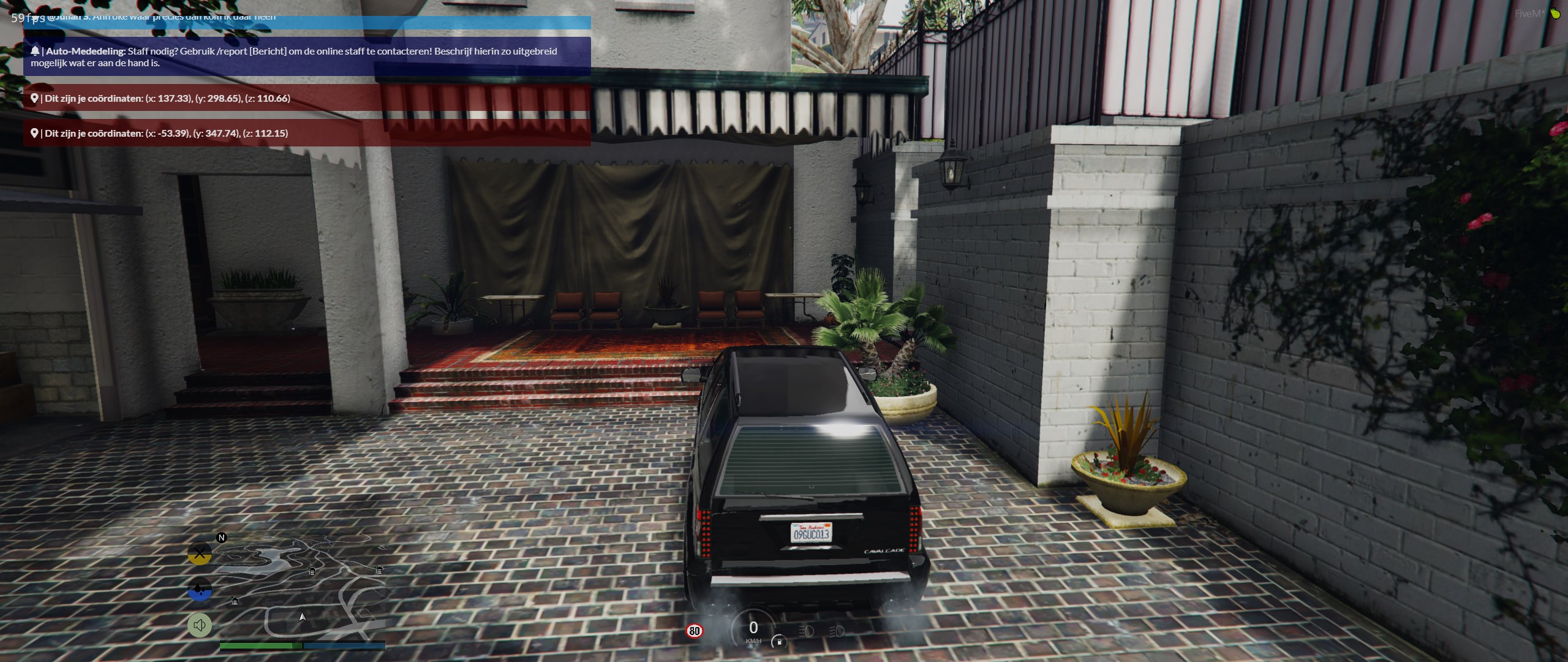Click the north compass marker on minimap
This screenshot has height=662, width=1568.
pos(222,538)
